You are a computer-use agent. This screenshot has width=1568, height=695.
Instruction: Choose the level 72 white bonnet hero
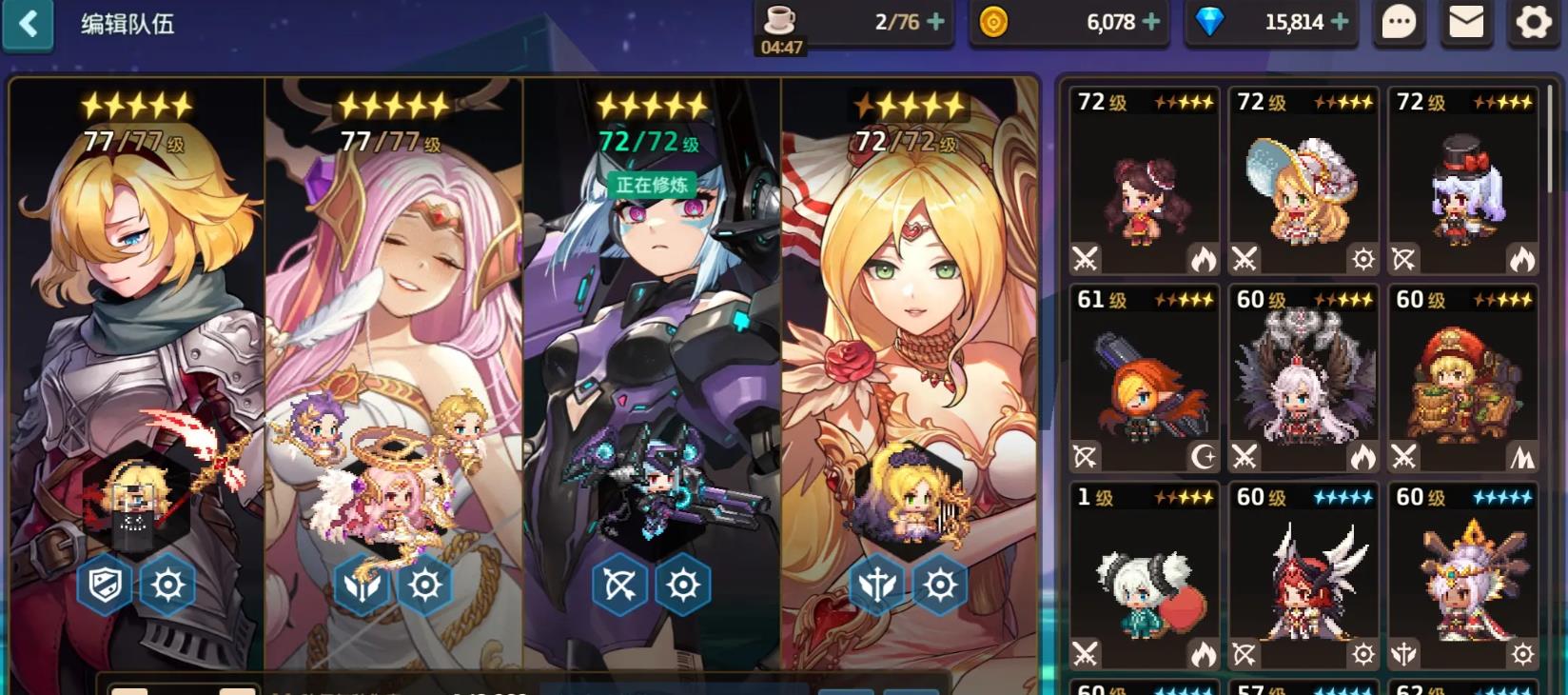(1303, 181)
